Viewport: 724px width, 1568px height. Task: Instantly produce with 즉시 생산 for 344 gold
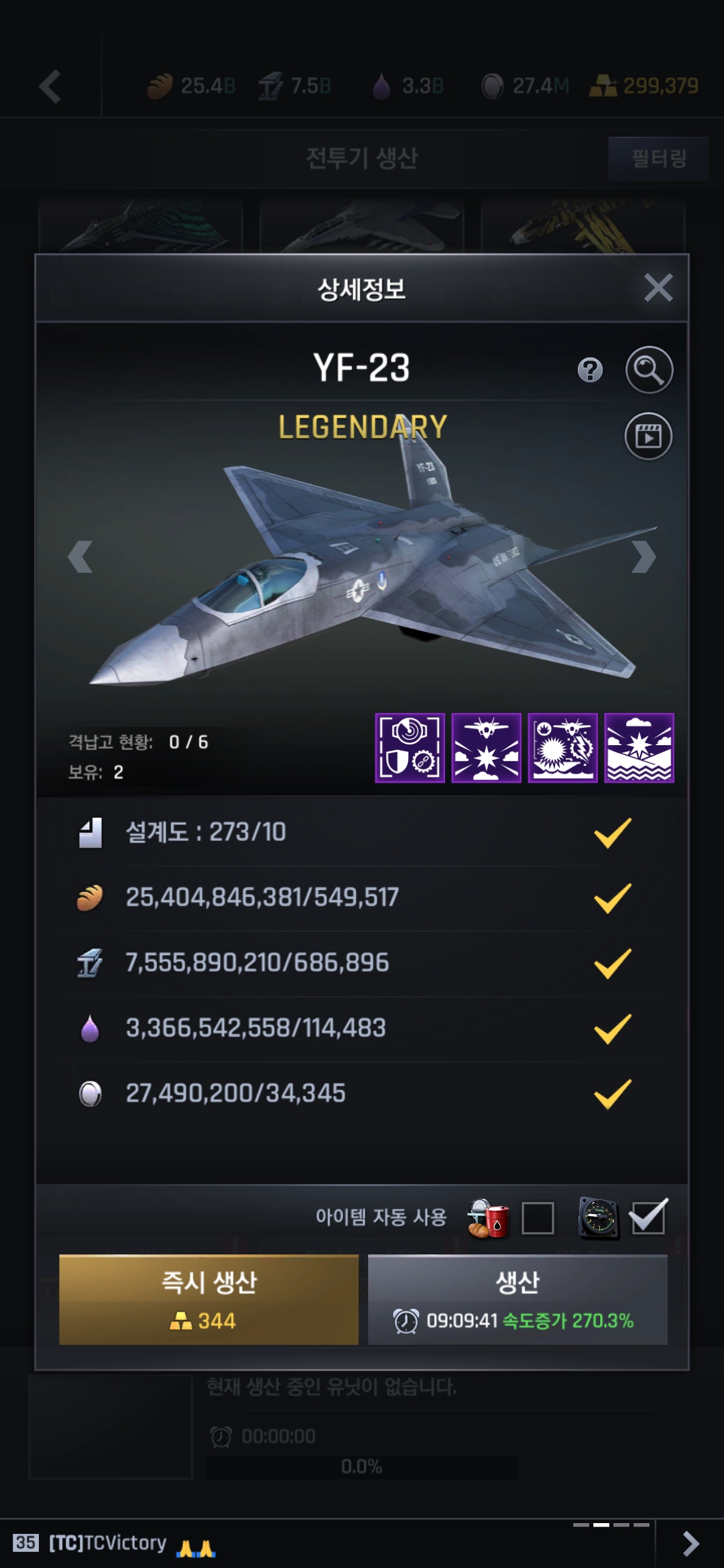208,1299
